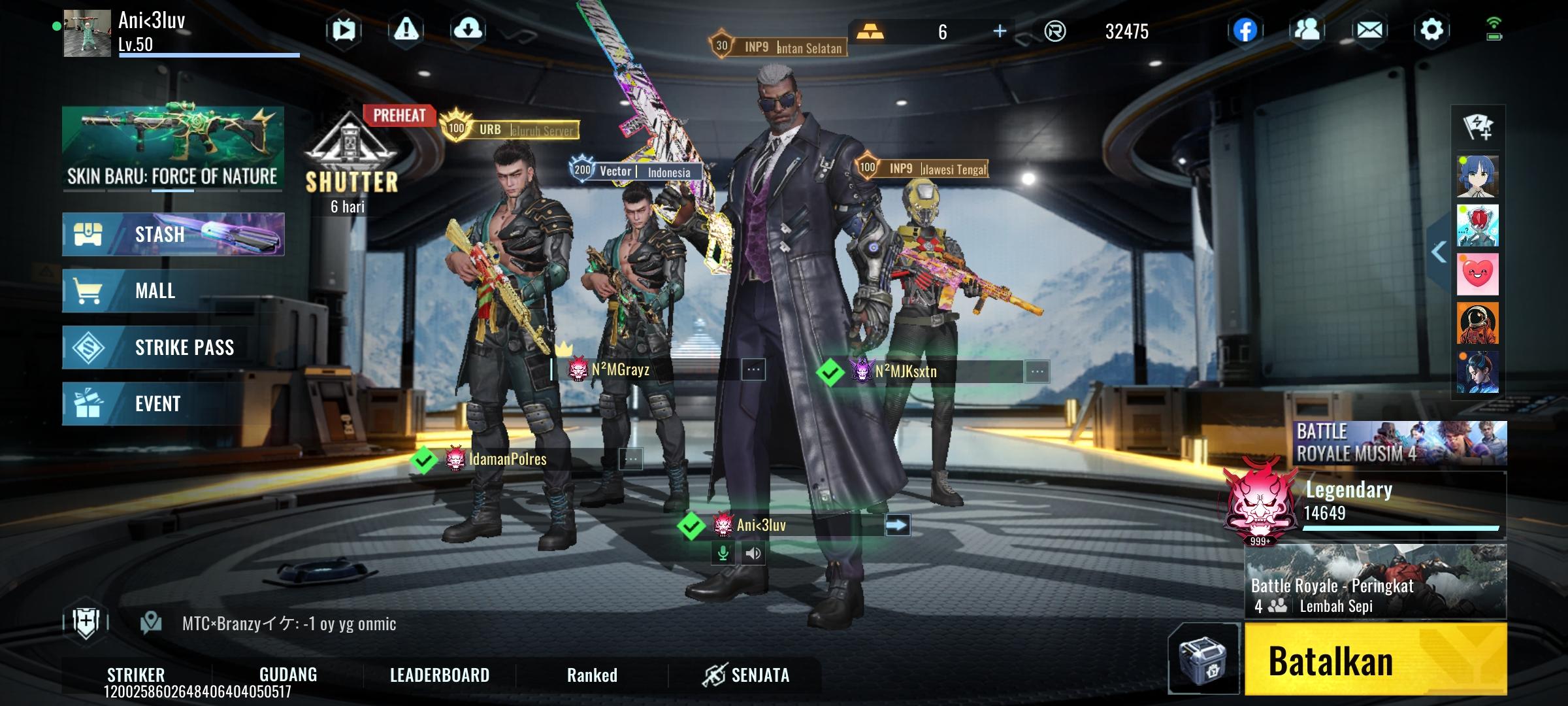Switch to the LEADERBOARD tab

coord(439,675)
